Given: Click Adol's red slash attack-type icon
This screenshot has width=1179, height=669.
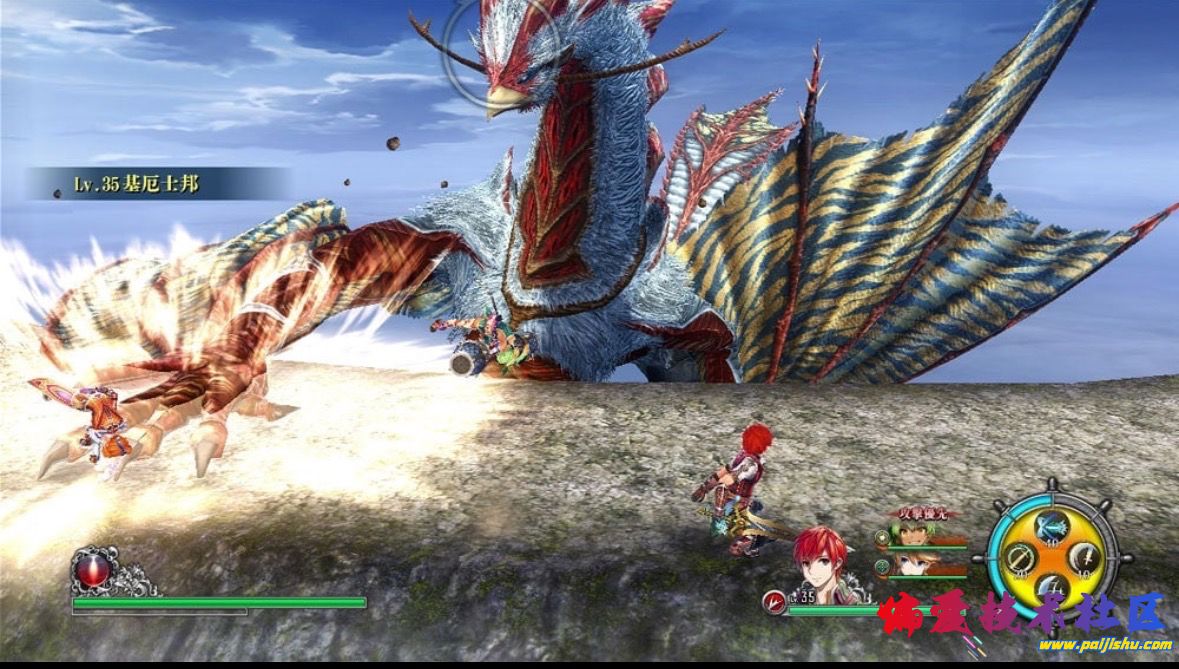Looking at the screenshot, I should pyautogui.click(x=771, y=600).
